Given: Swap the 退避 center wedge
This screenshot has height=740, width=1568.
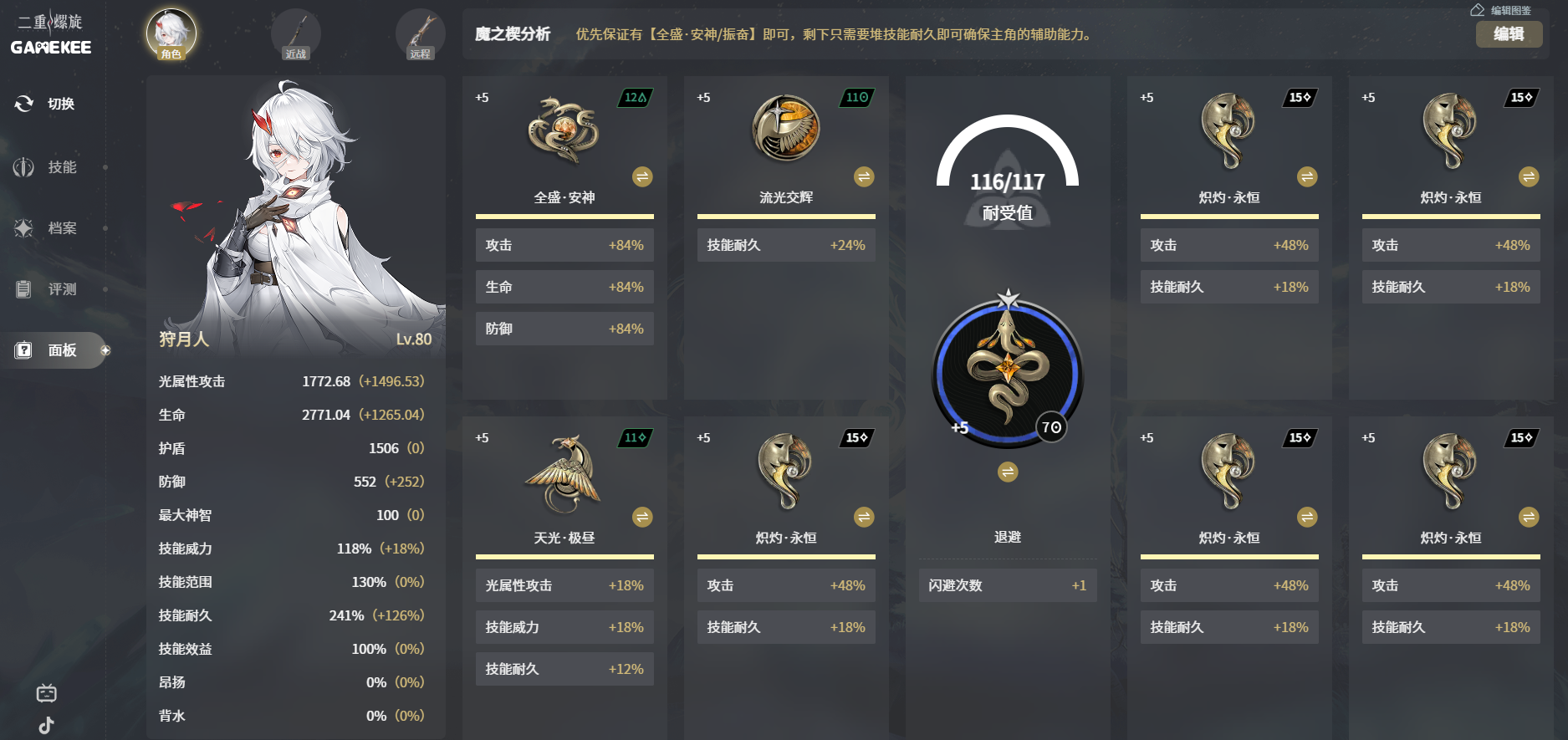Looking at the screenshot, I should 1008,472.
